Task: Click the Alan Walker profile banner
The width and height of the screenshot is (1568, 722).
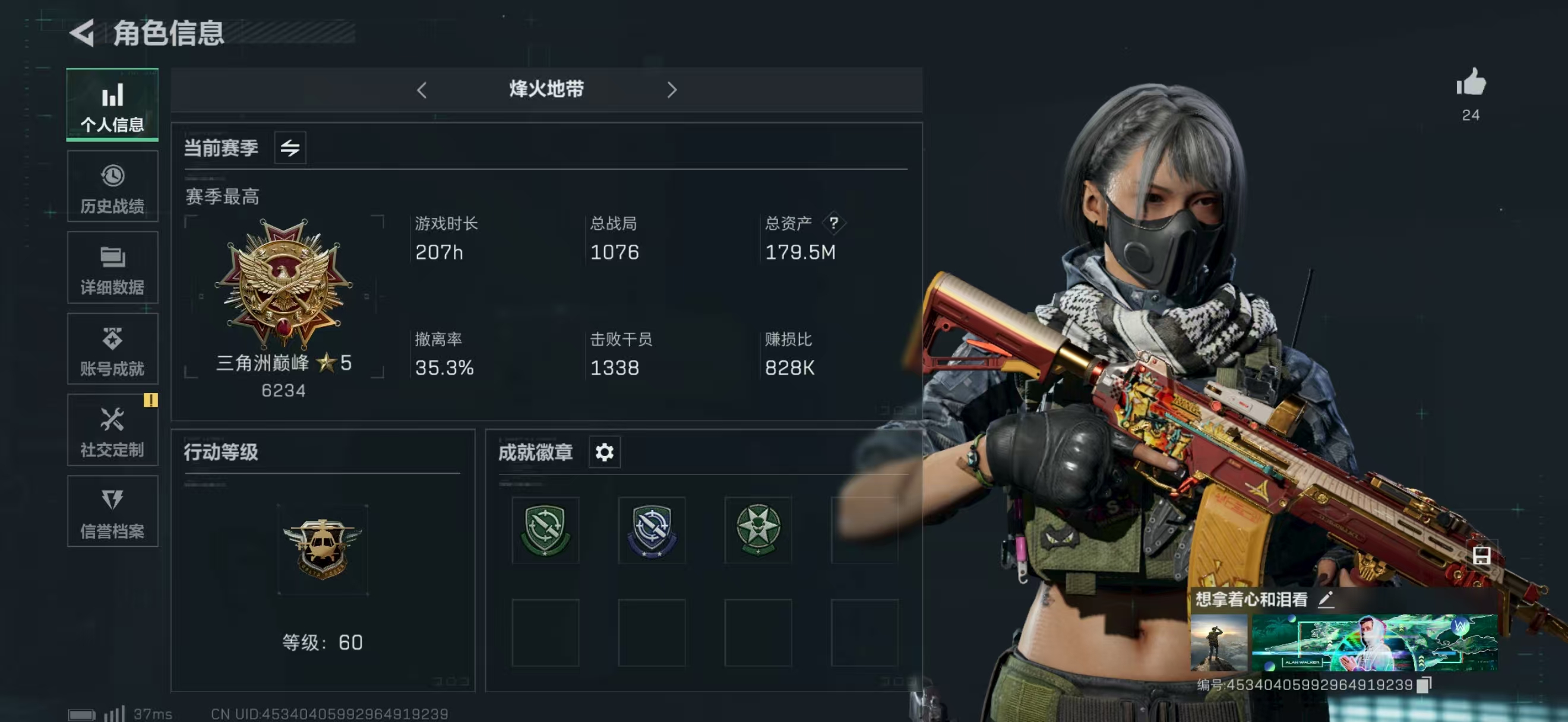Action: pyautogui.click(x=1374, y=643)
